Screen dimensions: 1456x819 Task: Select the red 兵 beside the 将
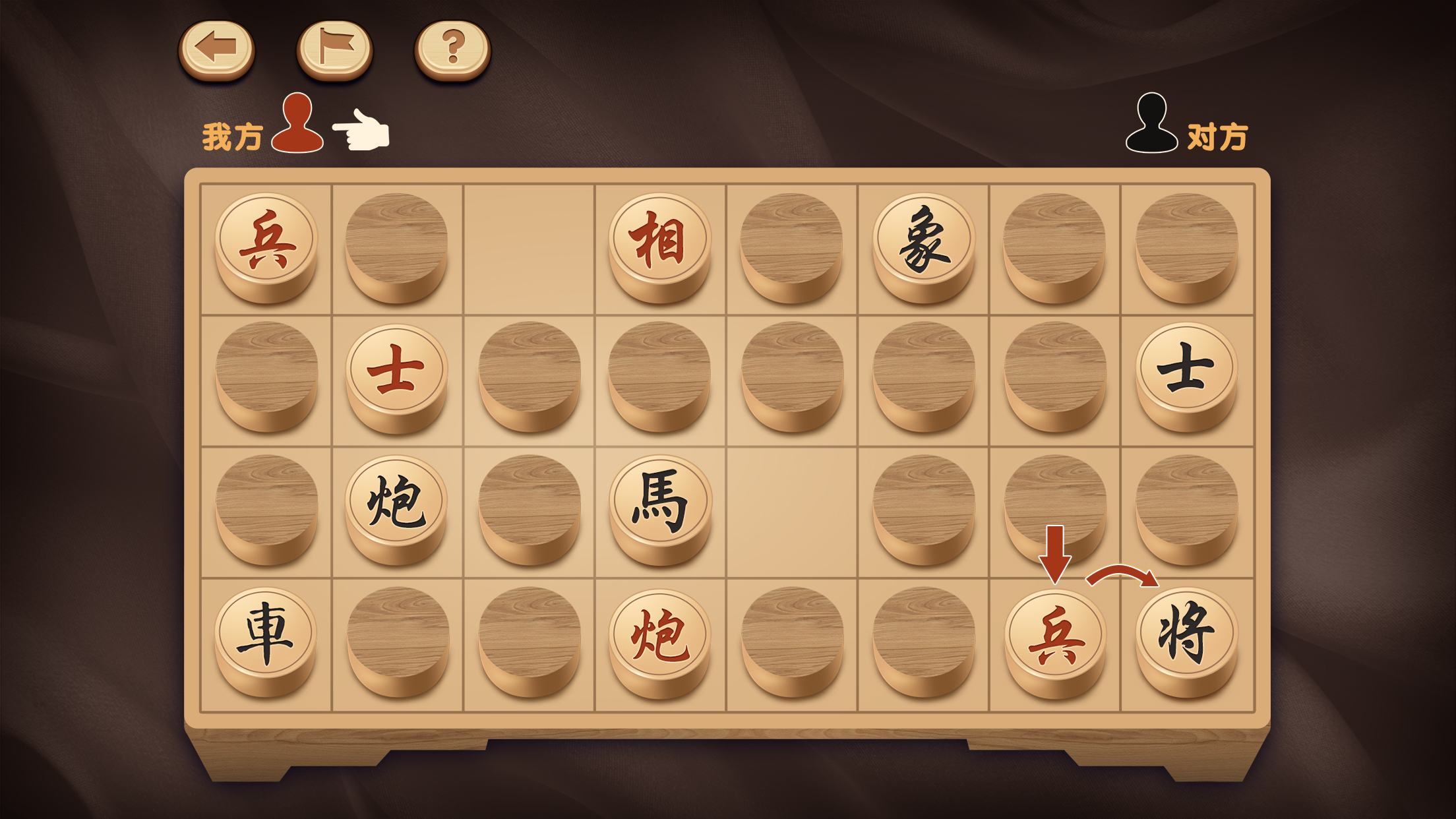pyautogui.click(x=1054, y=636)
